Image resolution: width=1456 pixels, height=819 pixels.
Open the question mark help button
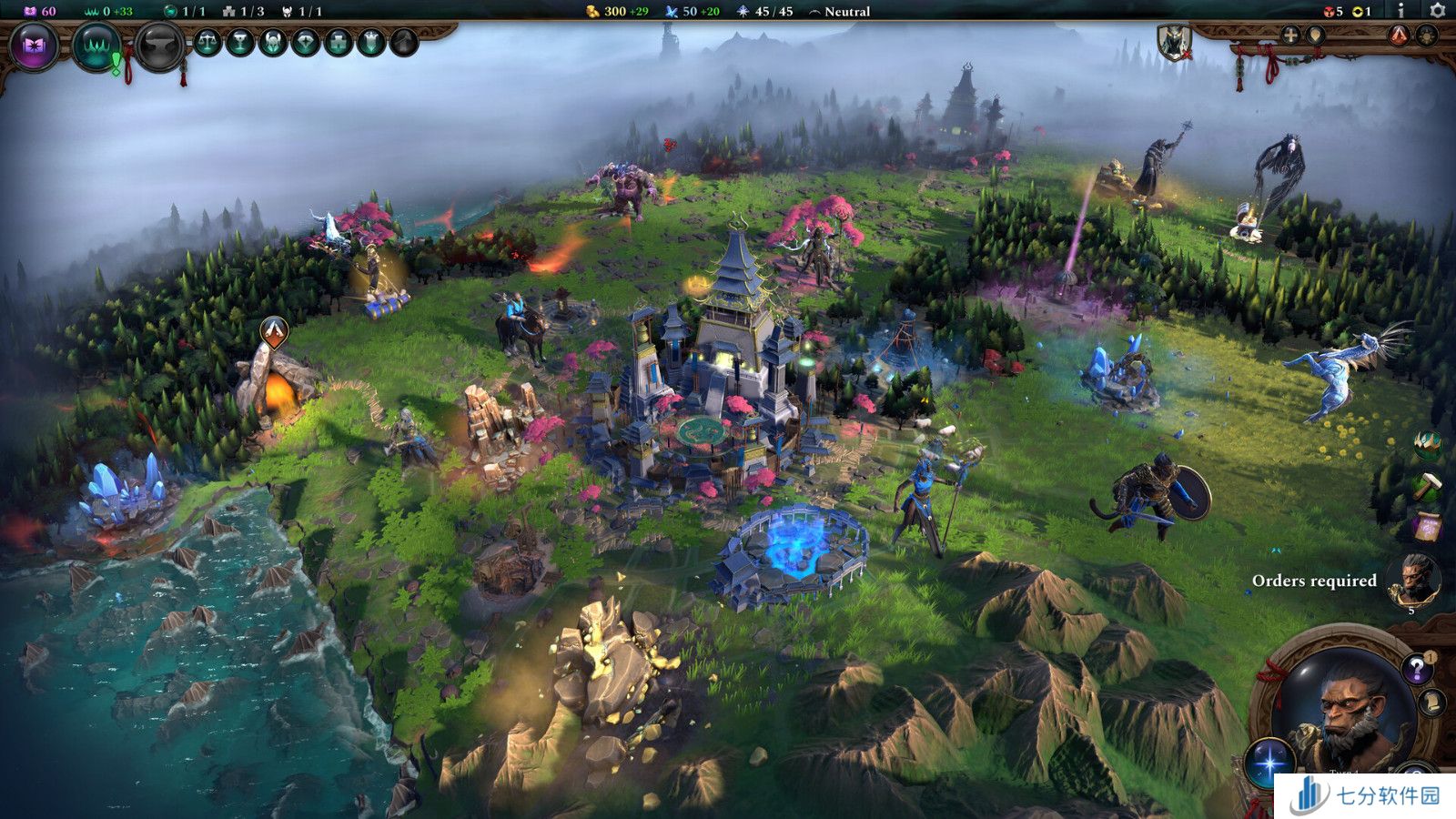pos(1416,670)
